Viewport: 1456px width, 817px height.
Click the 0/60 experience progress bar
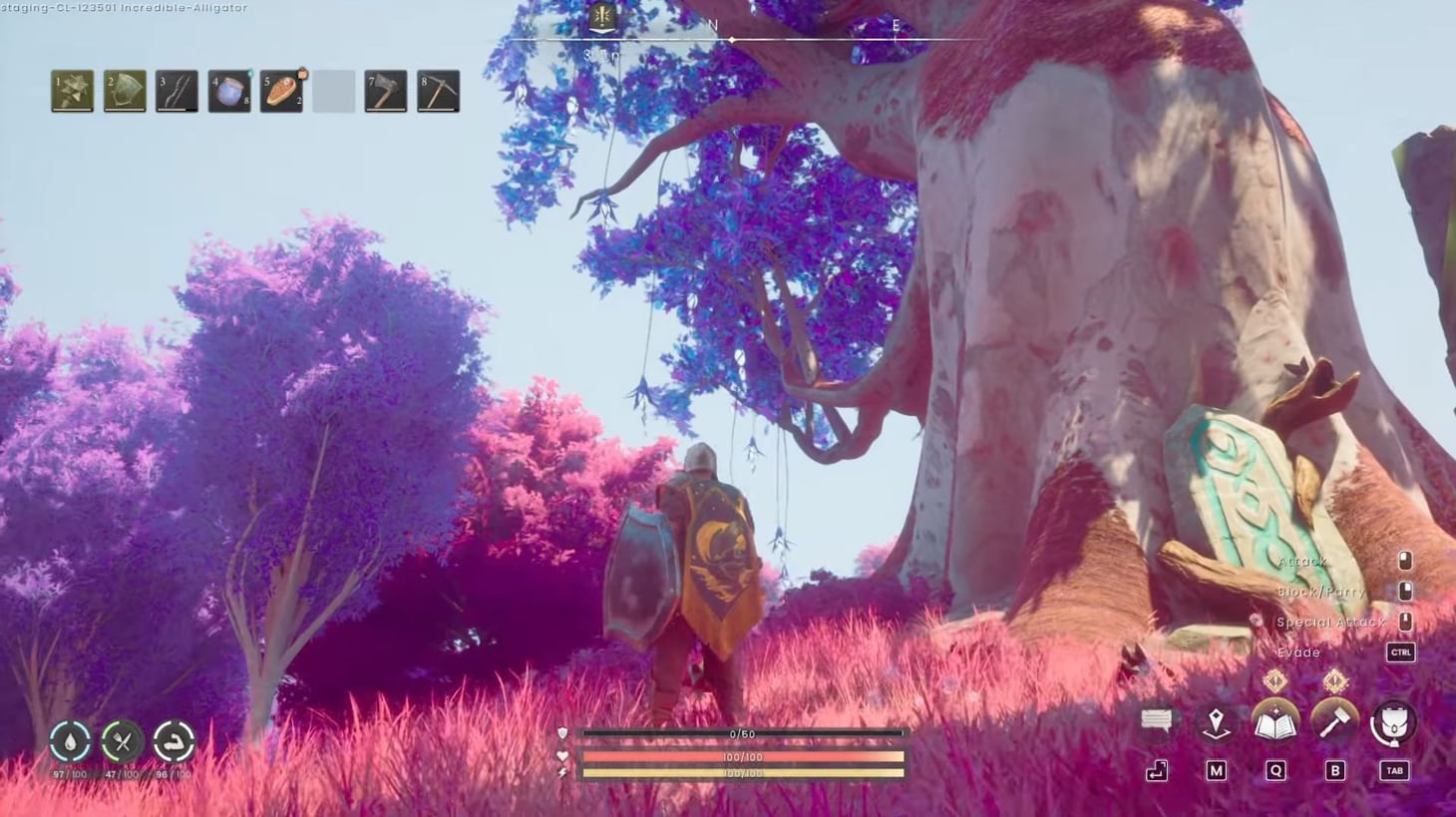[x=743, y=734]
